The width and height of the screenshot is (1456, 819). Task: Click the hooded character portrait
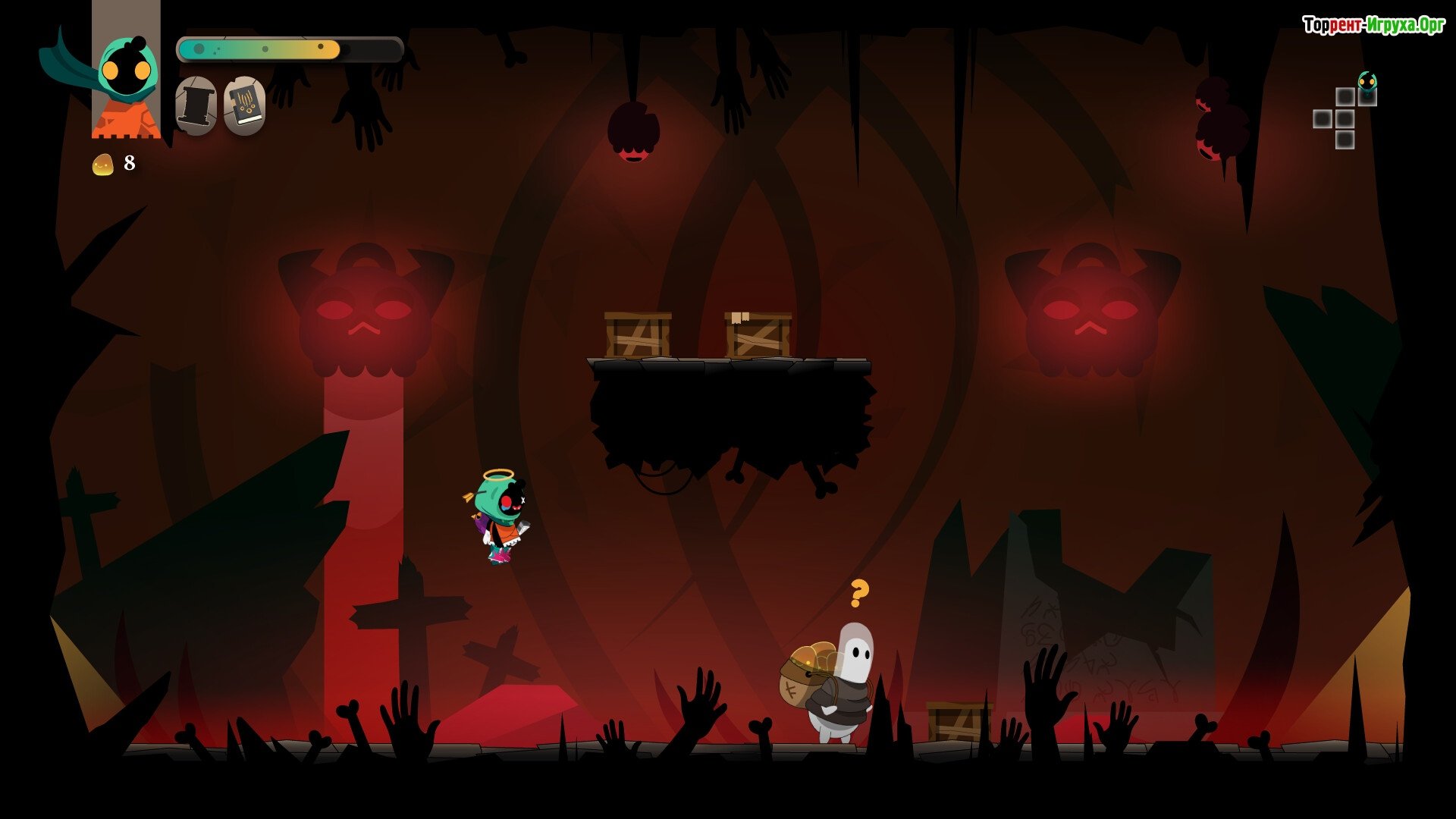click(127, 83)
